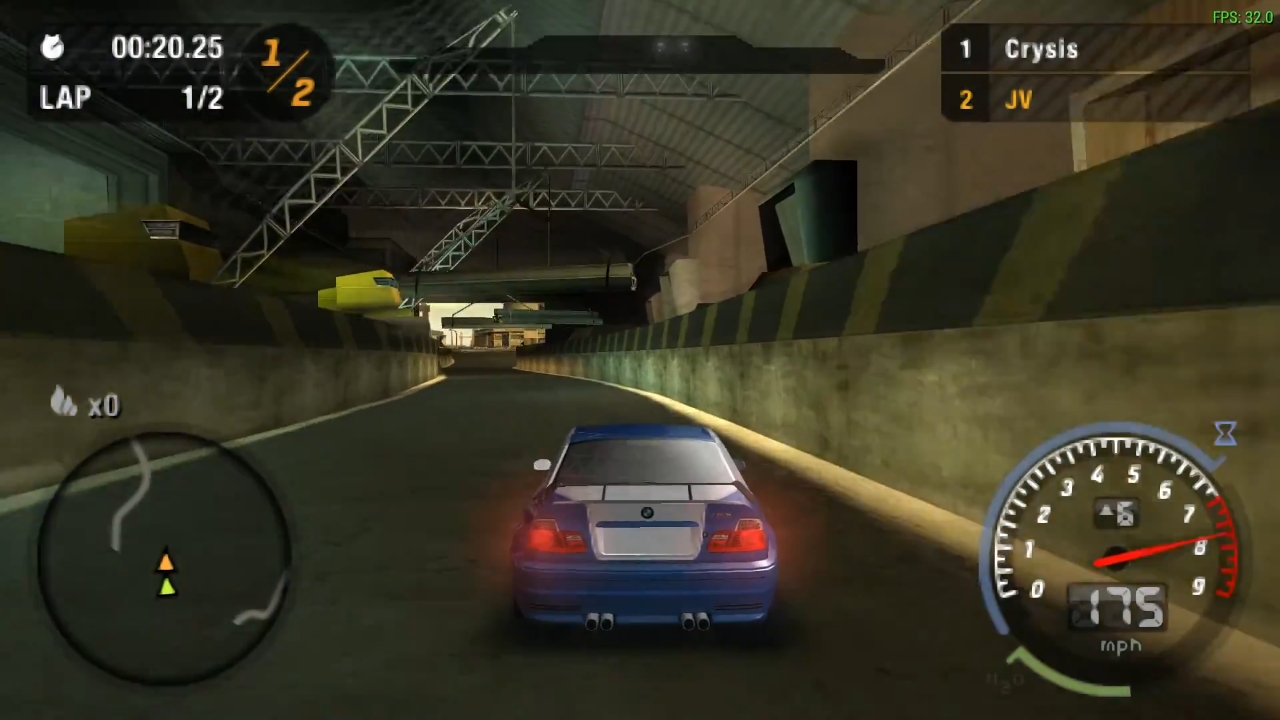This screenshot has width=1280, height=720.
Task: Click the nitrous flame icon showing x0
Action: [65, 404]
